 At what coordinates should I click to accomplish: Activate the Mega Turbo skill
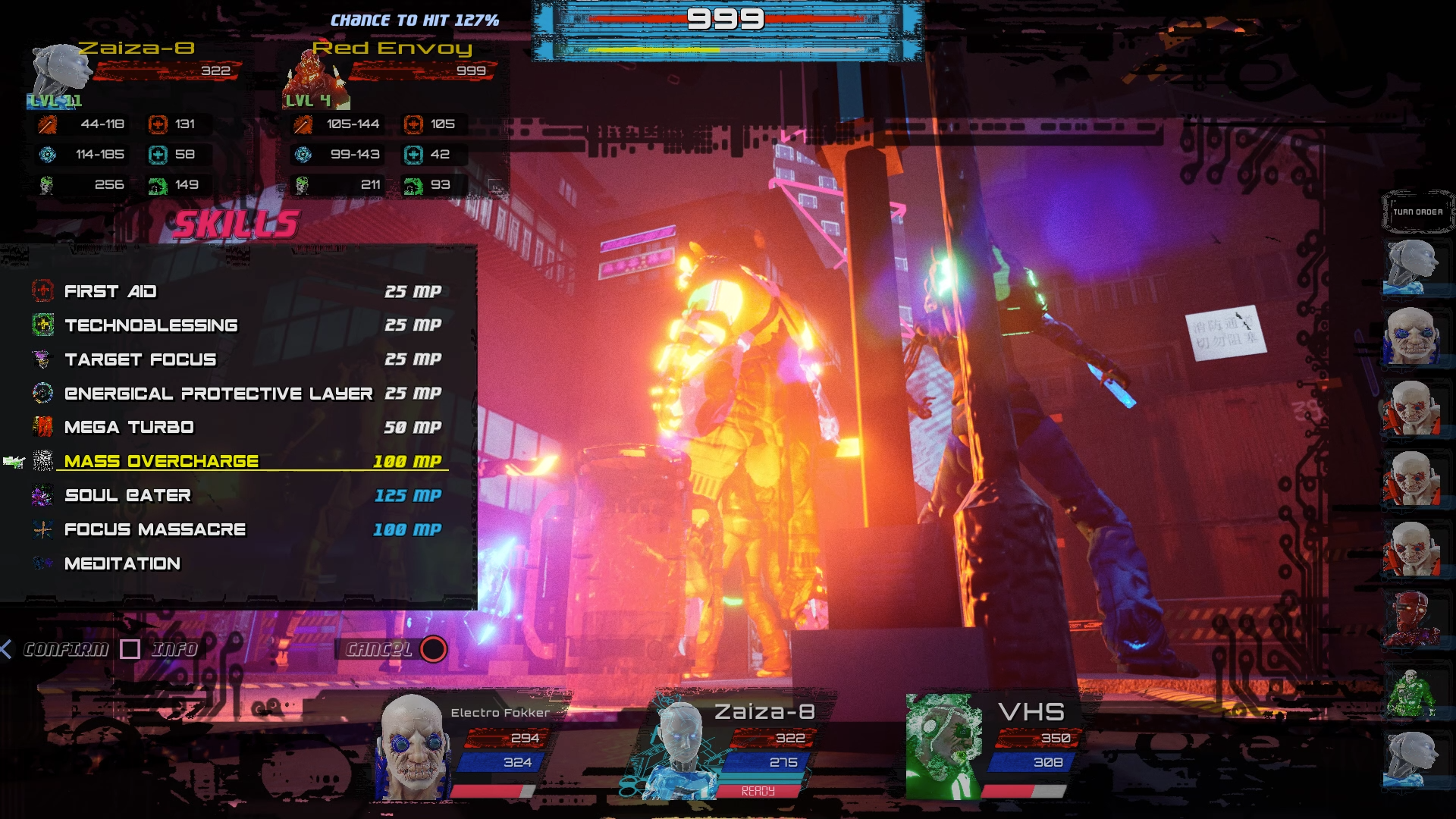[x=129, y=427]
